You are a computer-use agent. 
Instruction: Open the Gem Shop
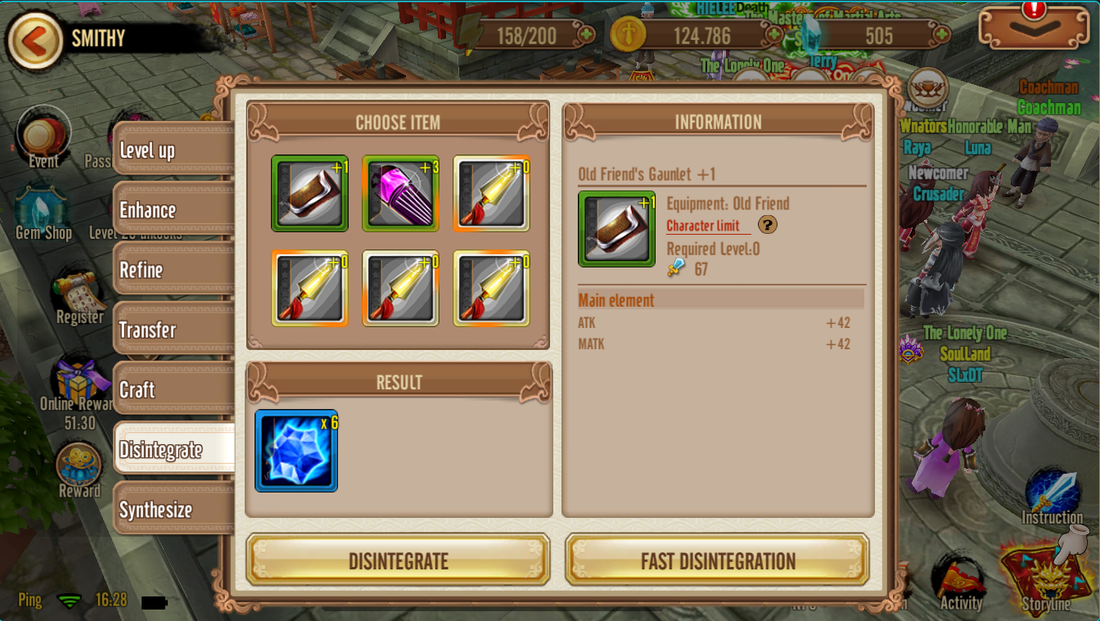(43, 212)
